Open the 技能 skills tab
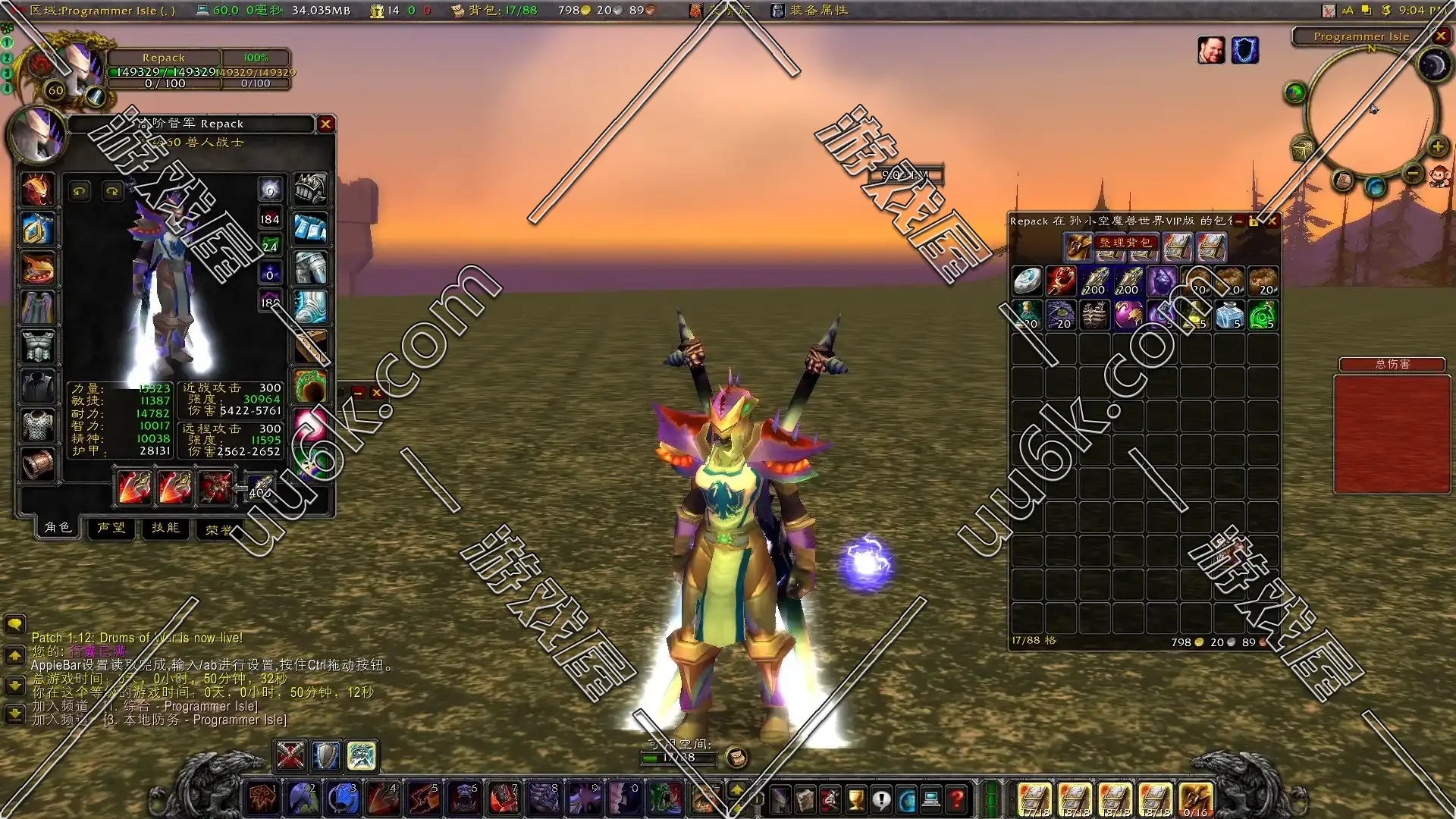The height and width of the screenshot is (819, 1456). coord(165,528)
